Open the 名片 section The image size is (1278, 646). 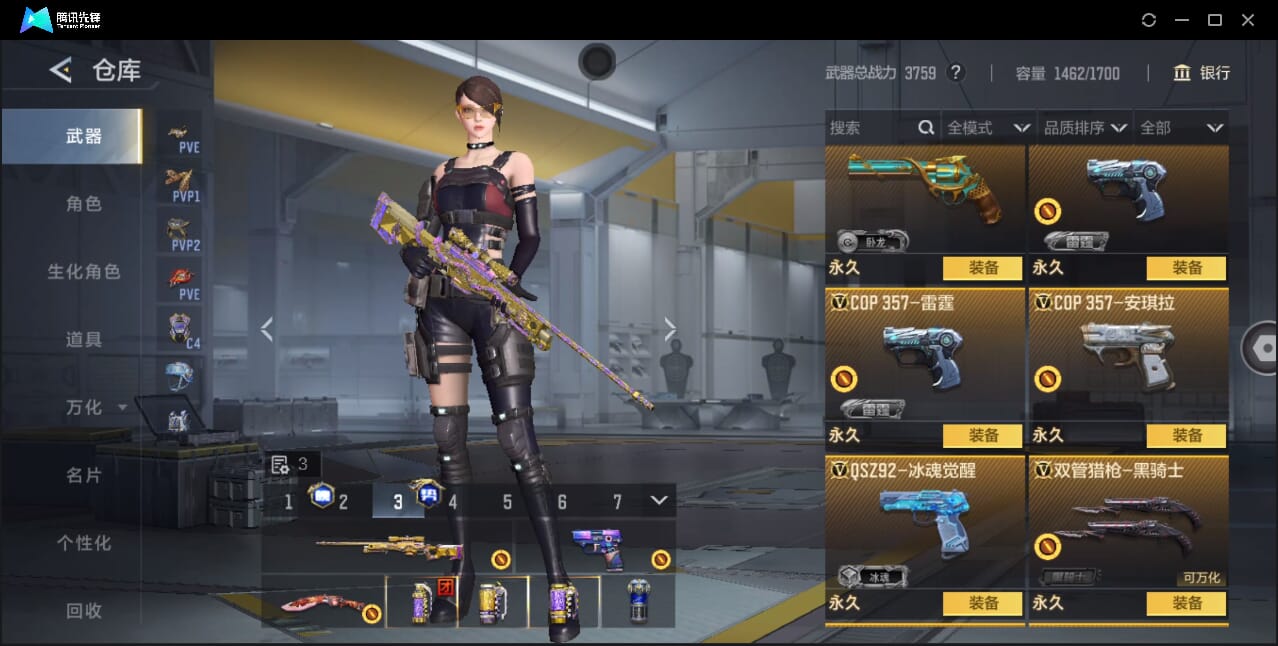pyautogui.click(x=84, y=475)
